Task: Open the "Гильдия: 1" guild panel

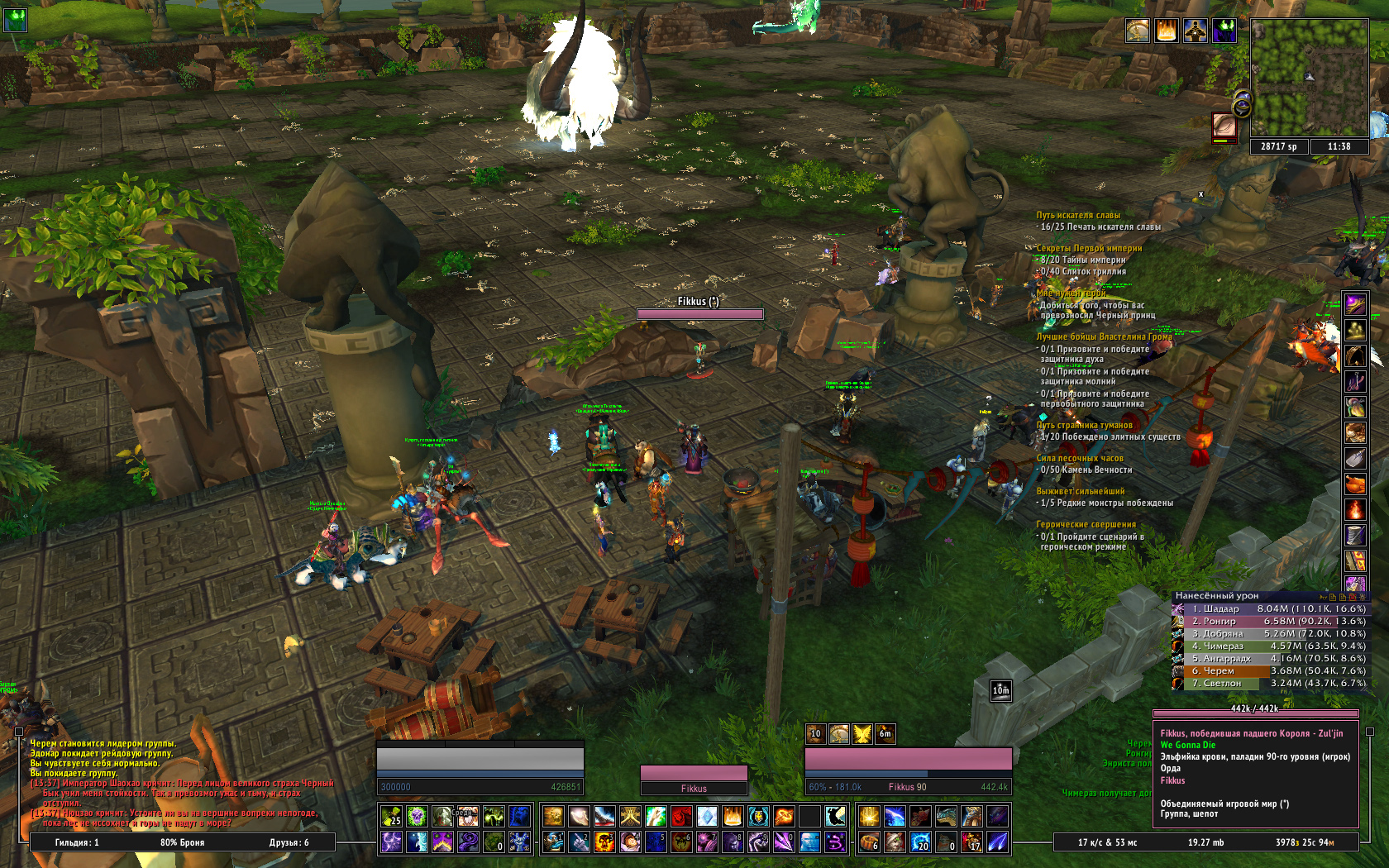Action: (x=77, y=842)
